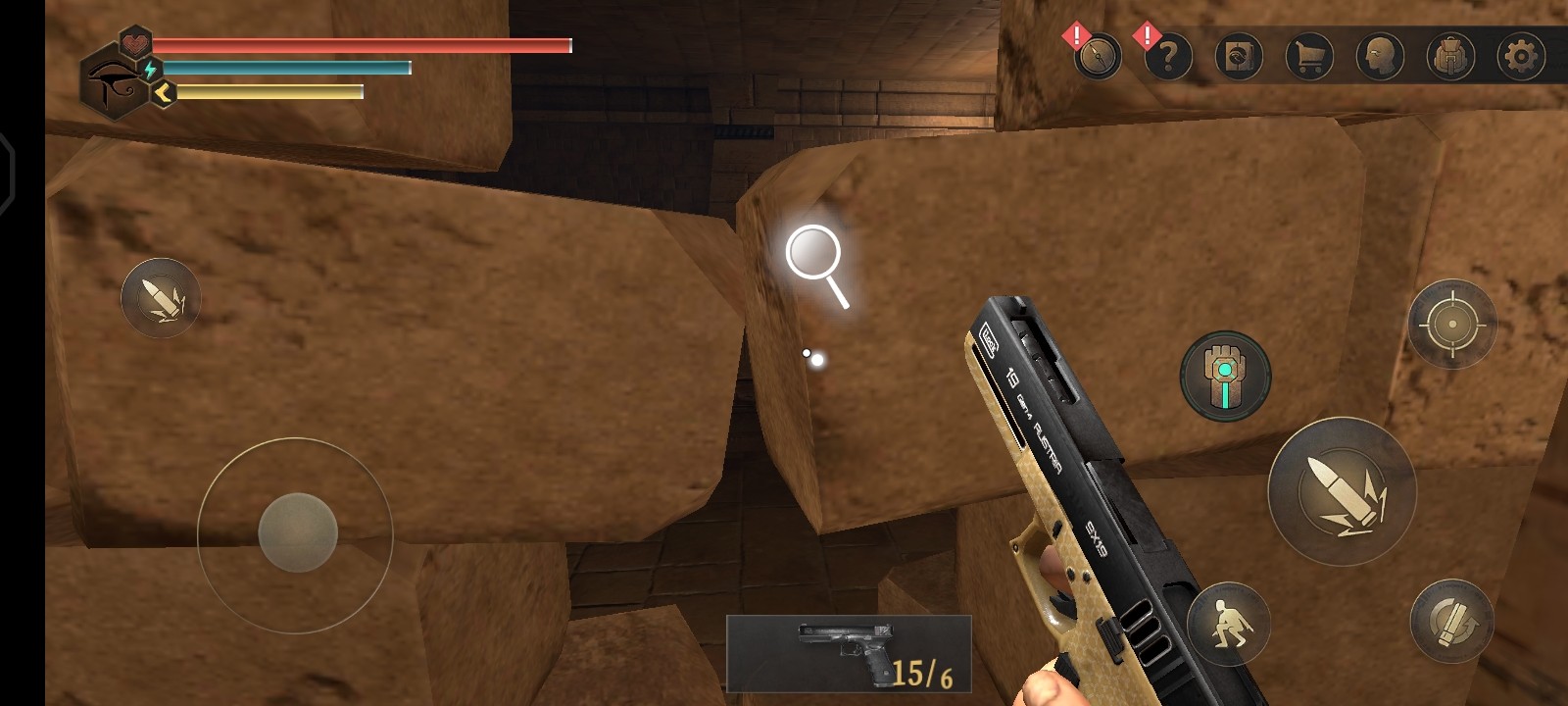Open the journal book icon
1568x706 pixels.
1239,57
